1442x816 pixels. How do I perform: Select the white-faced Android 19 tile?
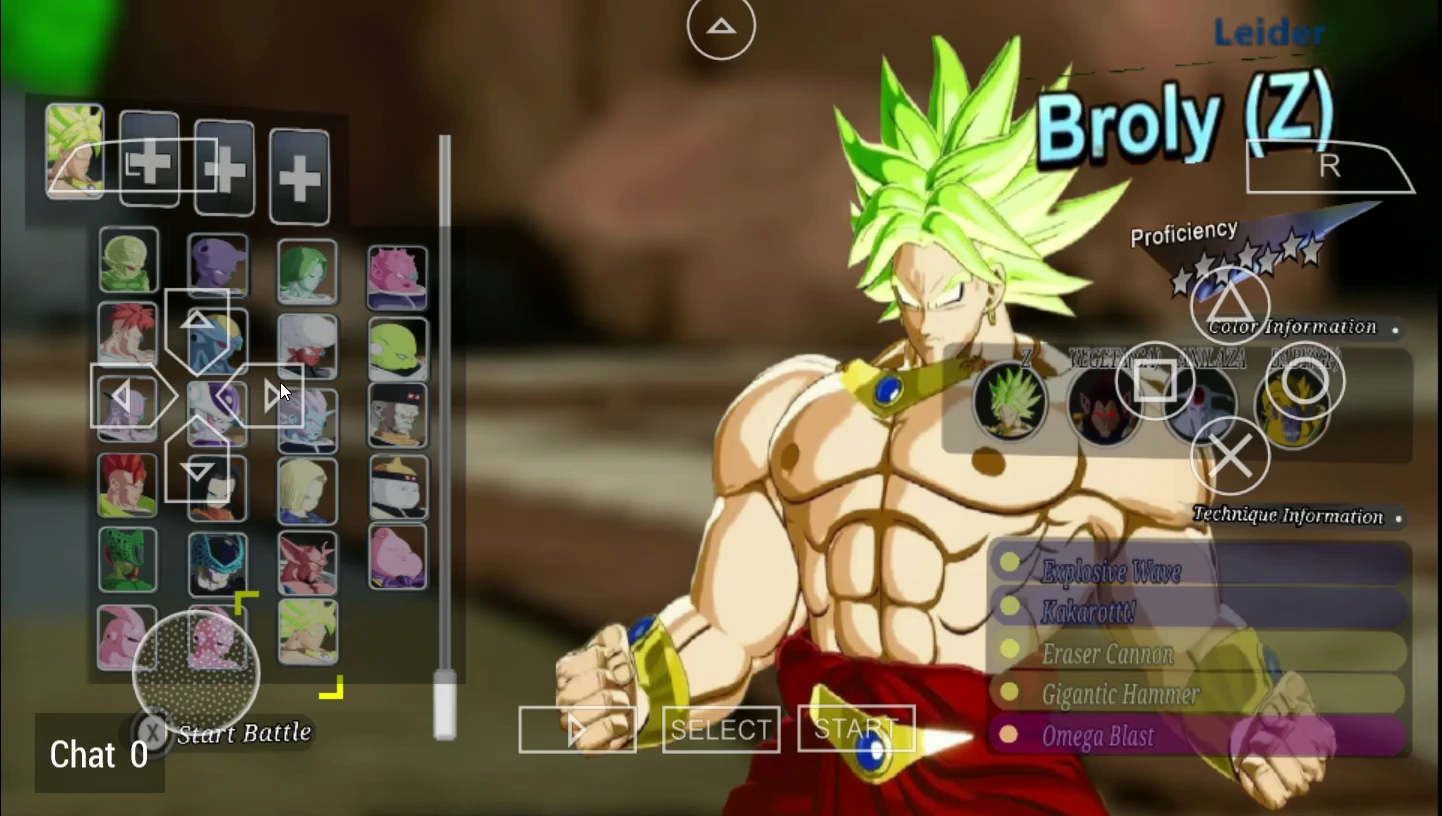pyautogui.click(x=397, y=487)
